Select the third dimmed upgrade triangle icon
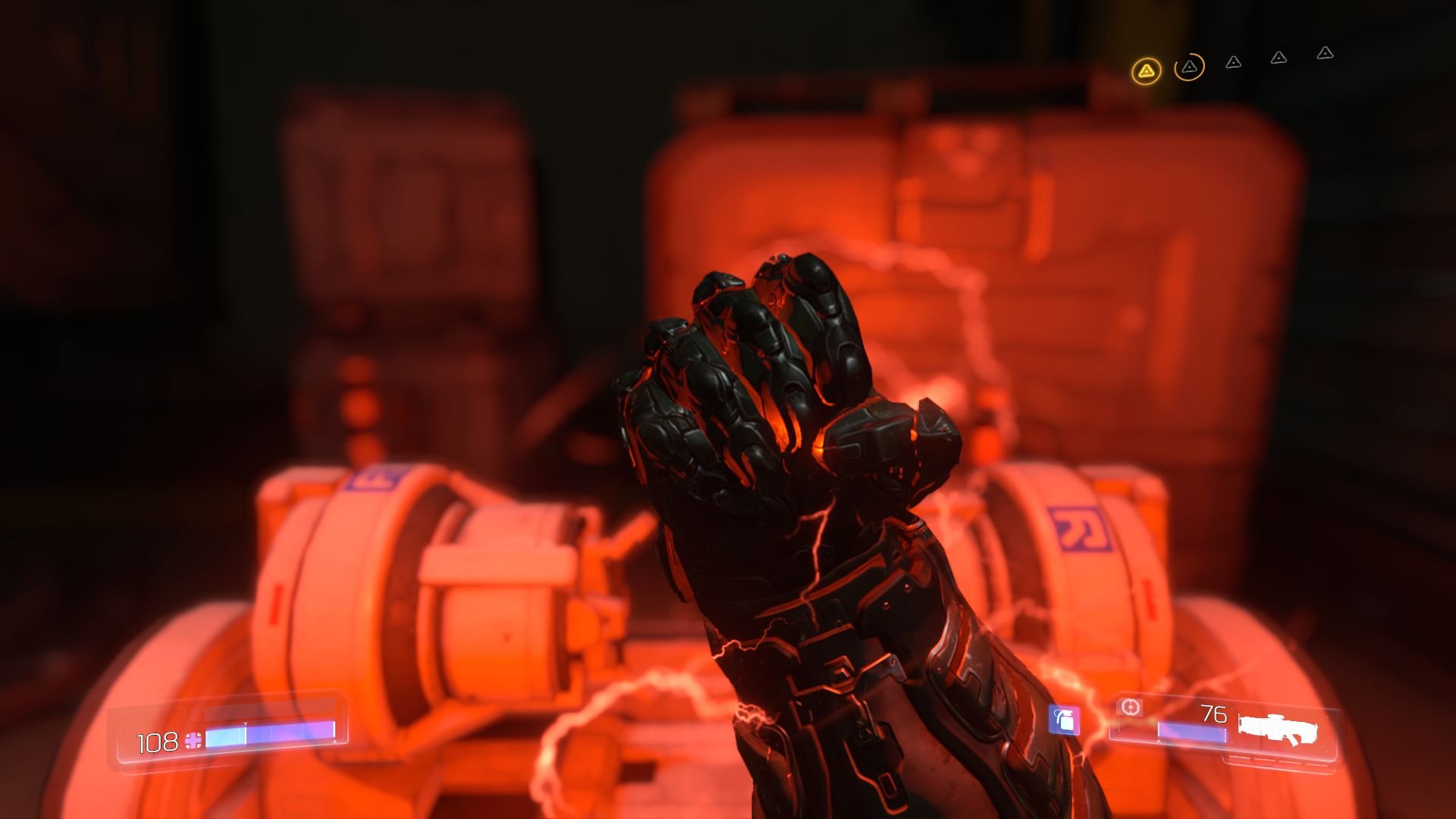 point(1234,63)
